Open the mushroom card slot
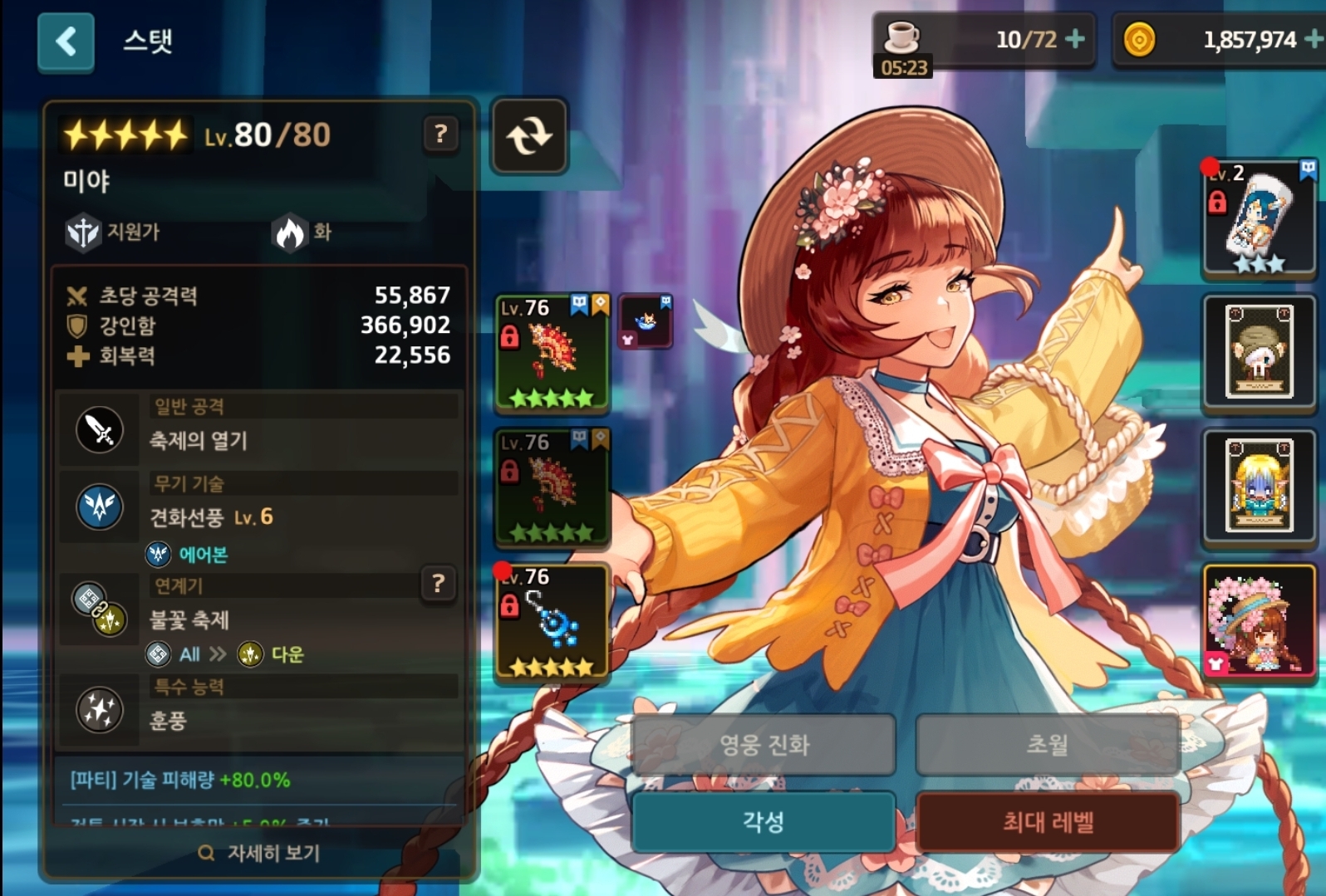1326x896 pixels. coord(1259,352)
